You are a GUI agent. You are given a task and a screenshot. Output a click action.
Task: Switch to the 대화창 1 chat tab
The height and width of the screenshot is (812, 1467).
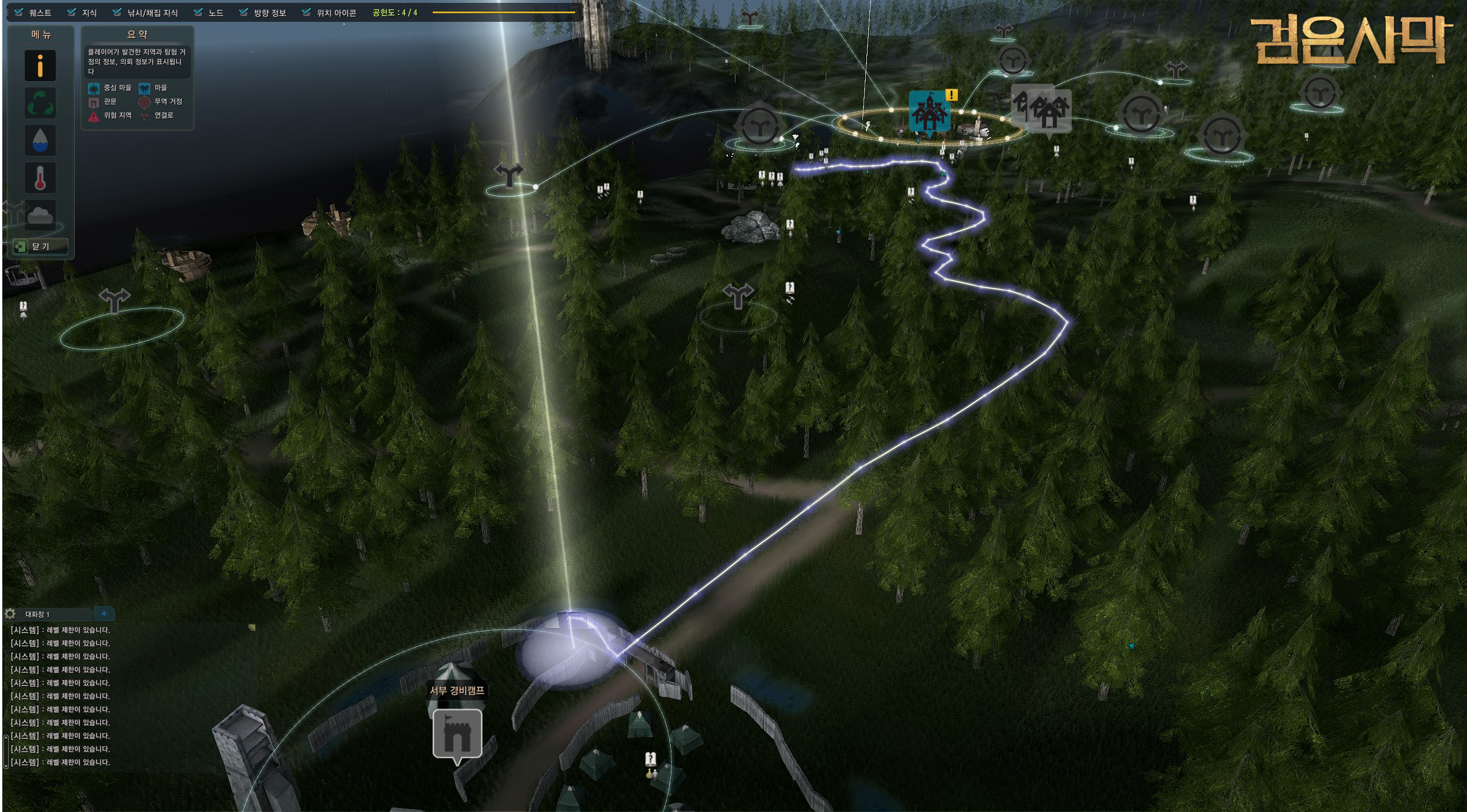click(x=38, y=614)
